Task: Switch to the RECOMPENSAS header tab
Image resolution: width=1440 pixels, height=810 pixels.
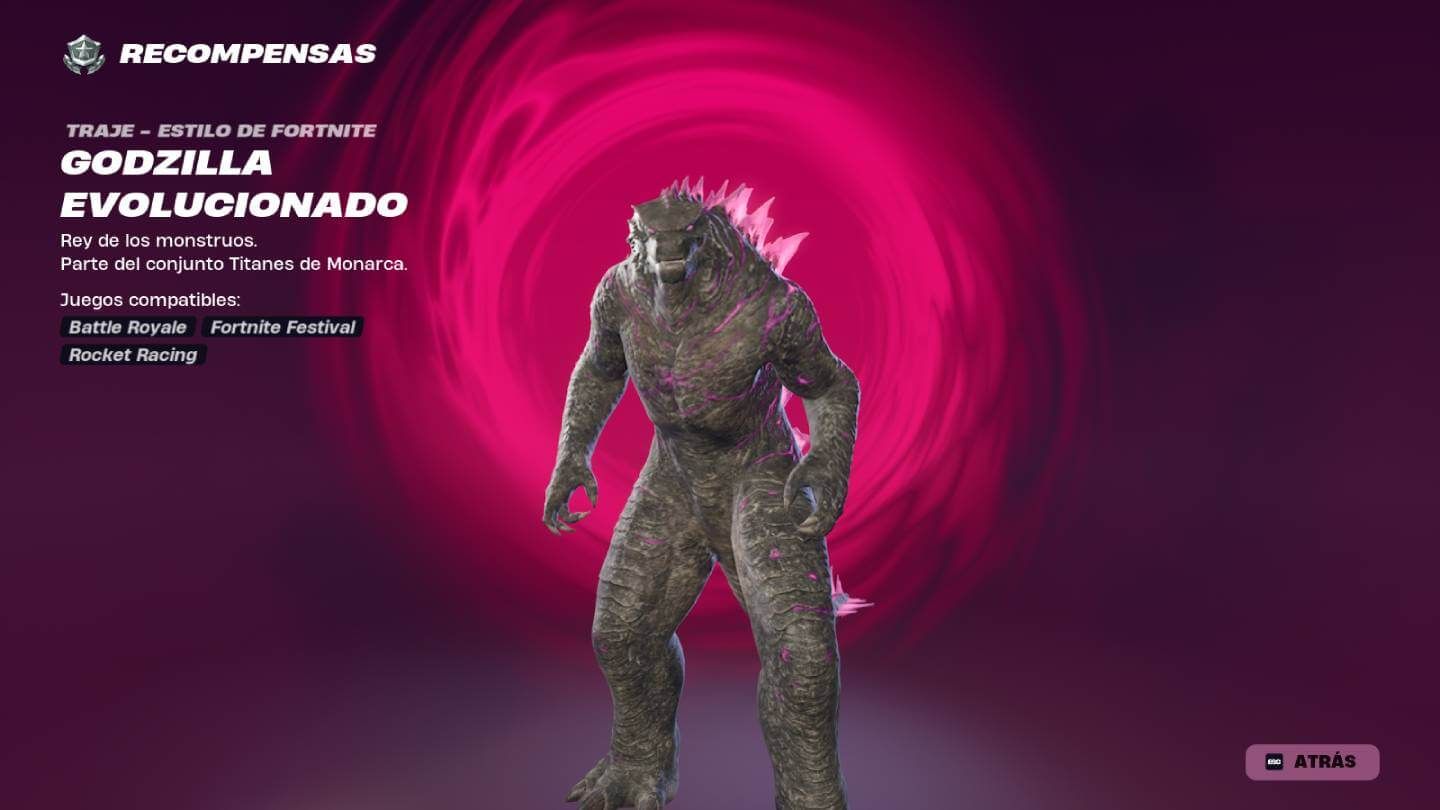Action: (247, 54)
